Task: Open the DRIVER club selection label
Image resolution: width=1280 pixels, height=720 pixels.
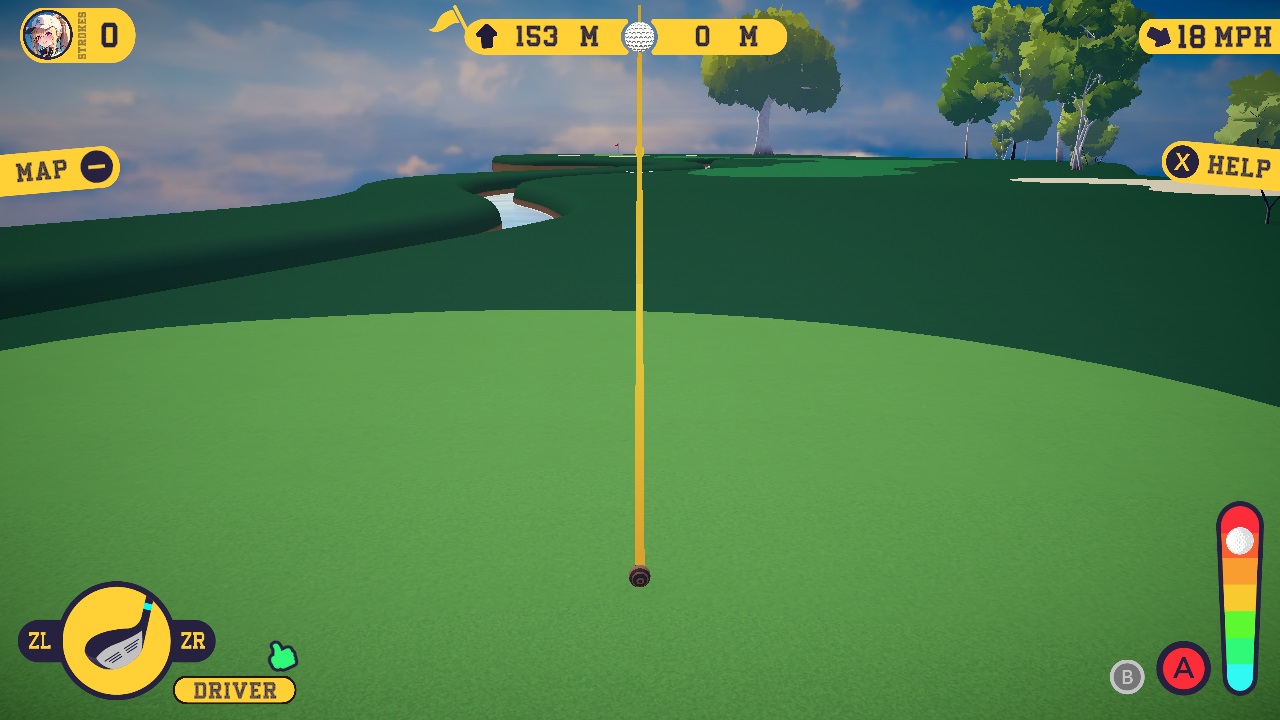Action: click(233, 690)
